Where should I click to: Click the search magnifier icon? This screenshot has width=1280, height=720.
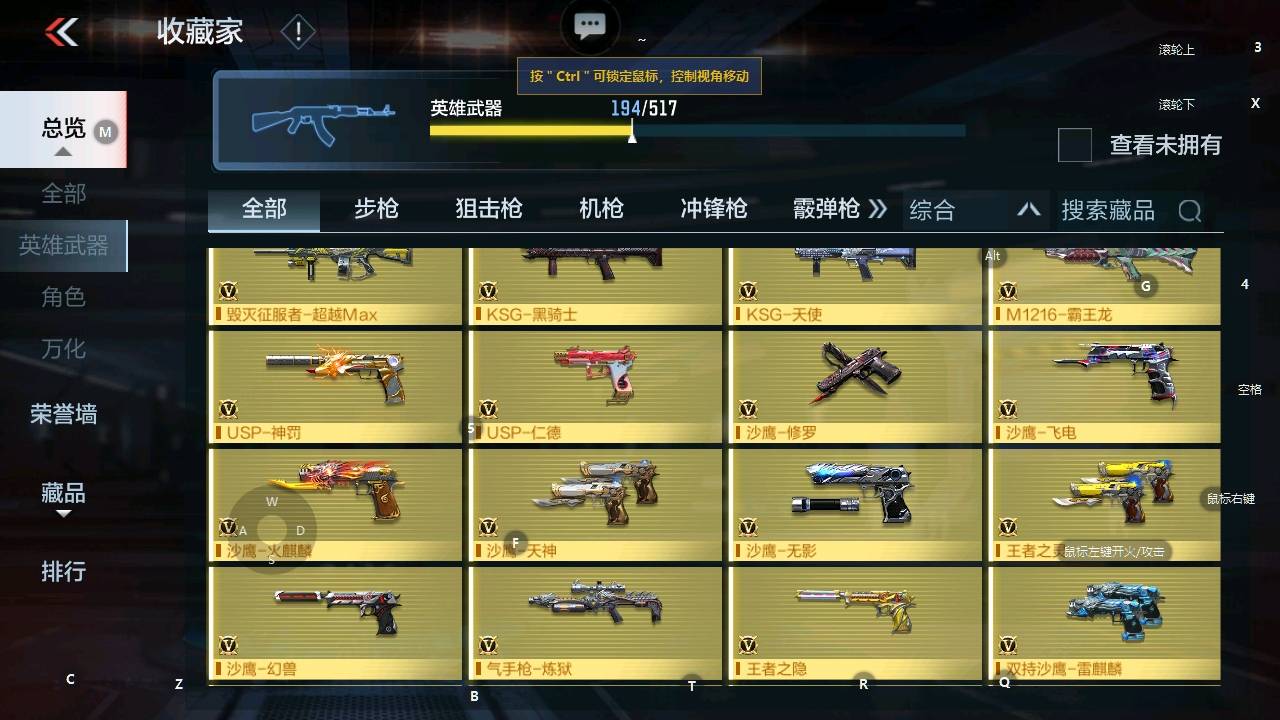point(1190,210)
